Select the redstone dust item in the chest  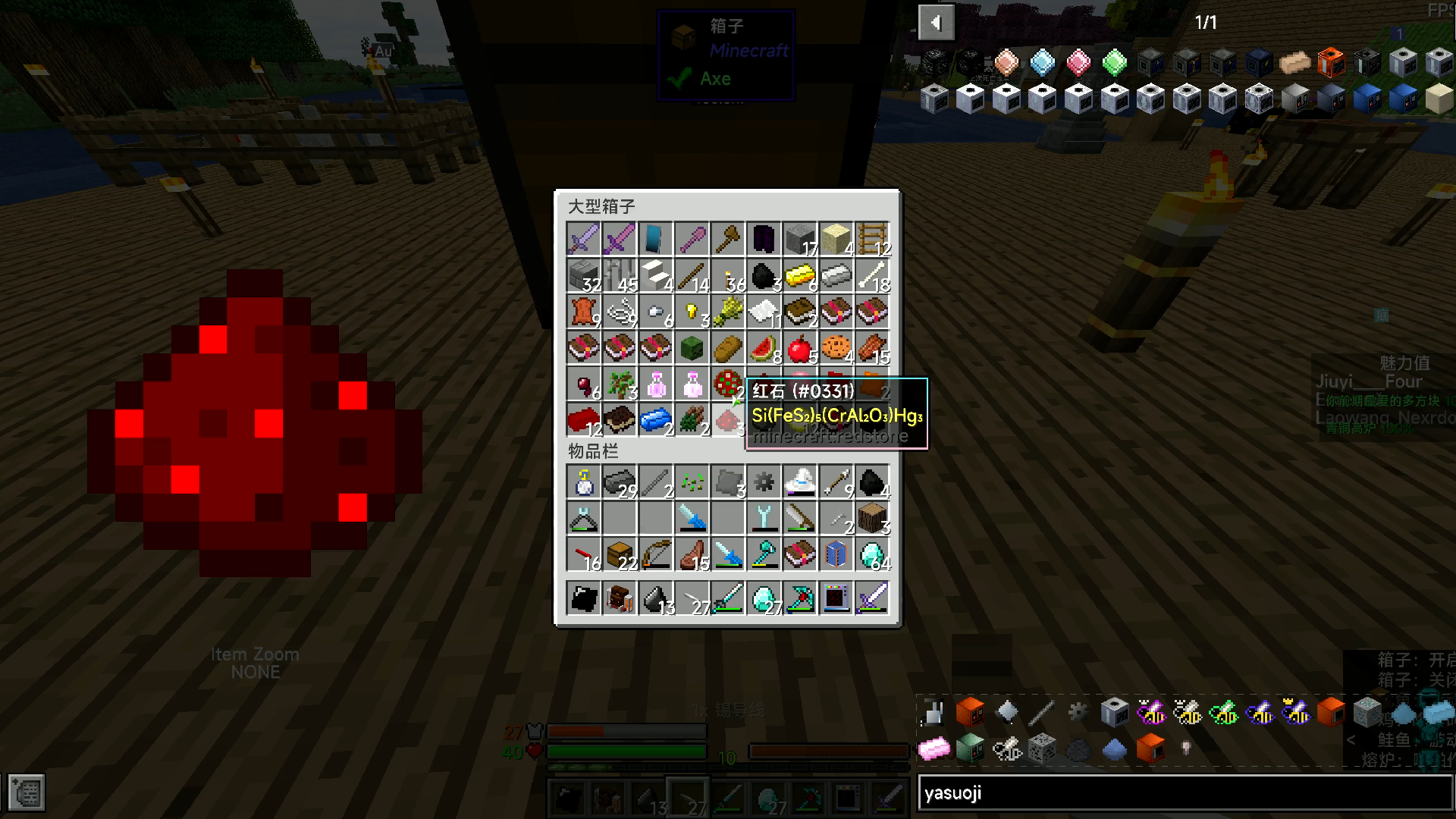728,422
